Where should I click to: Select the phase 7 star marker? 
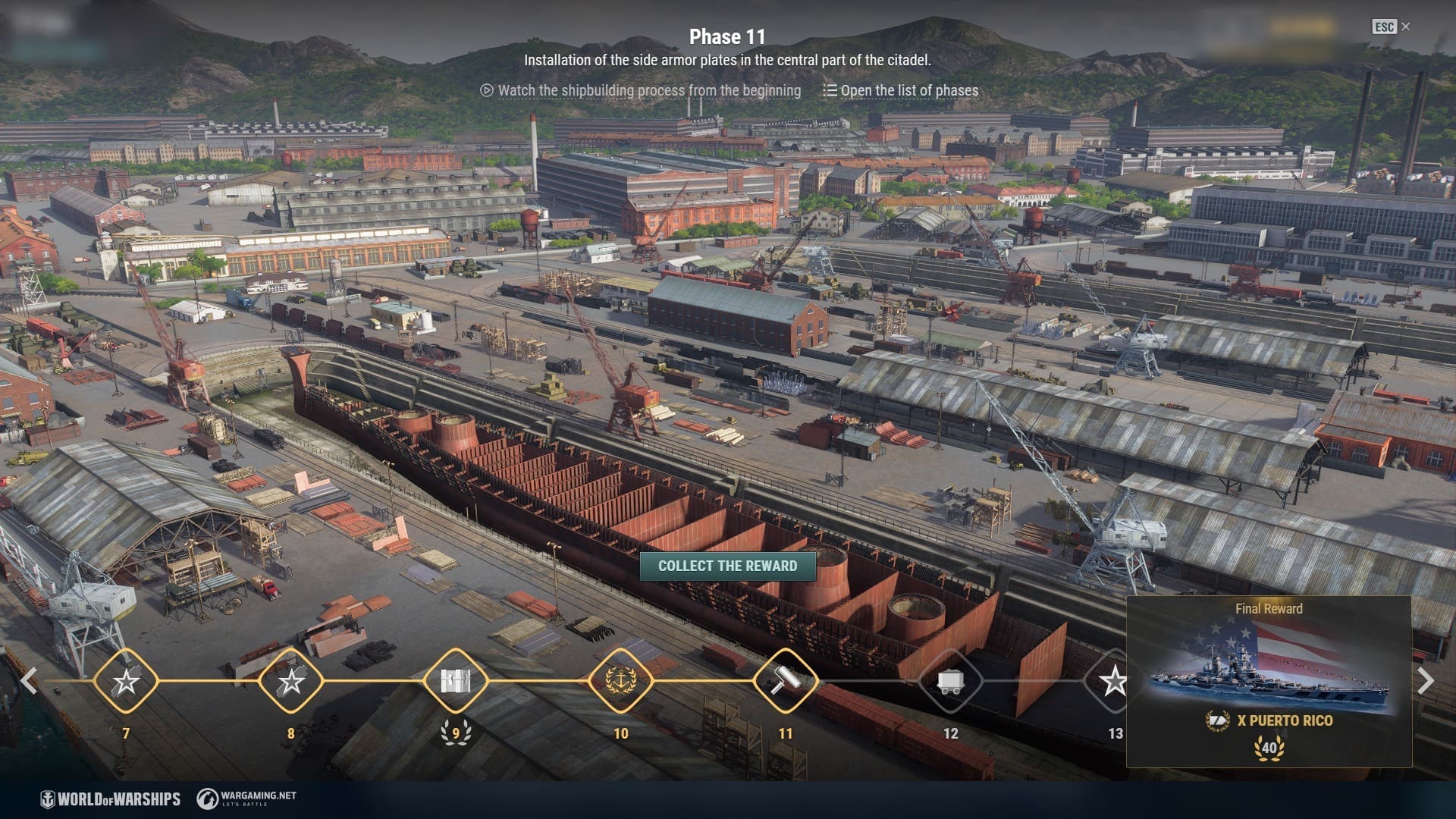click(x=126, y=681)
